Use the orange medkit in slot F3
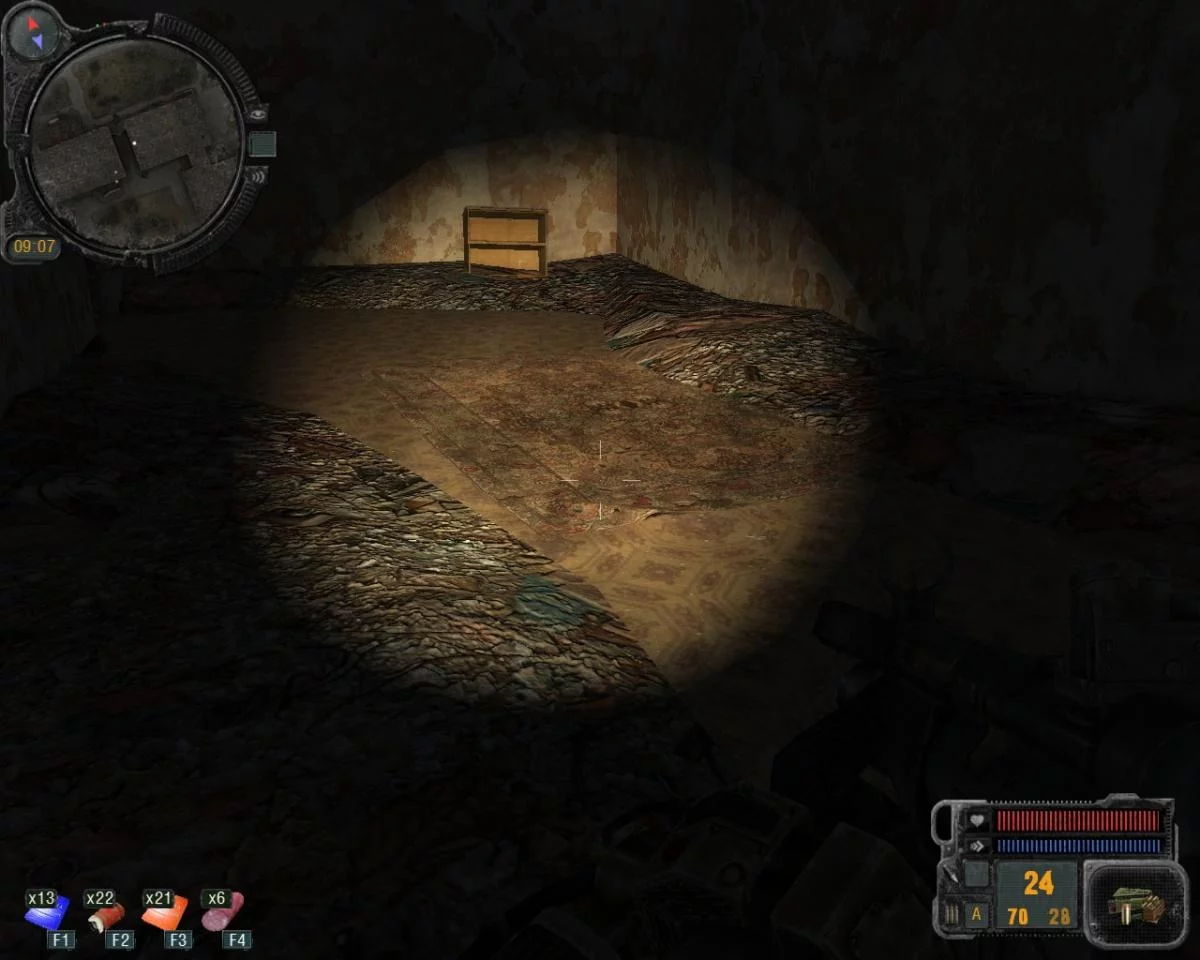The height and width of the screenshot is (960, 1200). coord(163,913)
